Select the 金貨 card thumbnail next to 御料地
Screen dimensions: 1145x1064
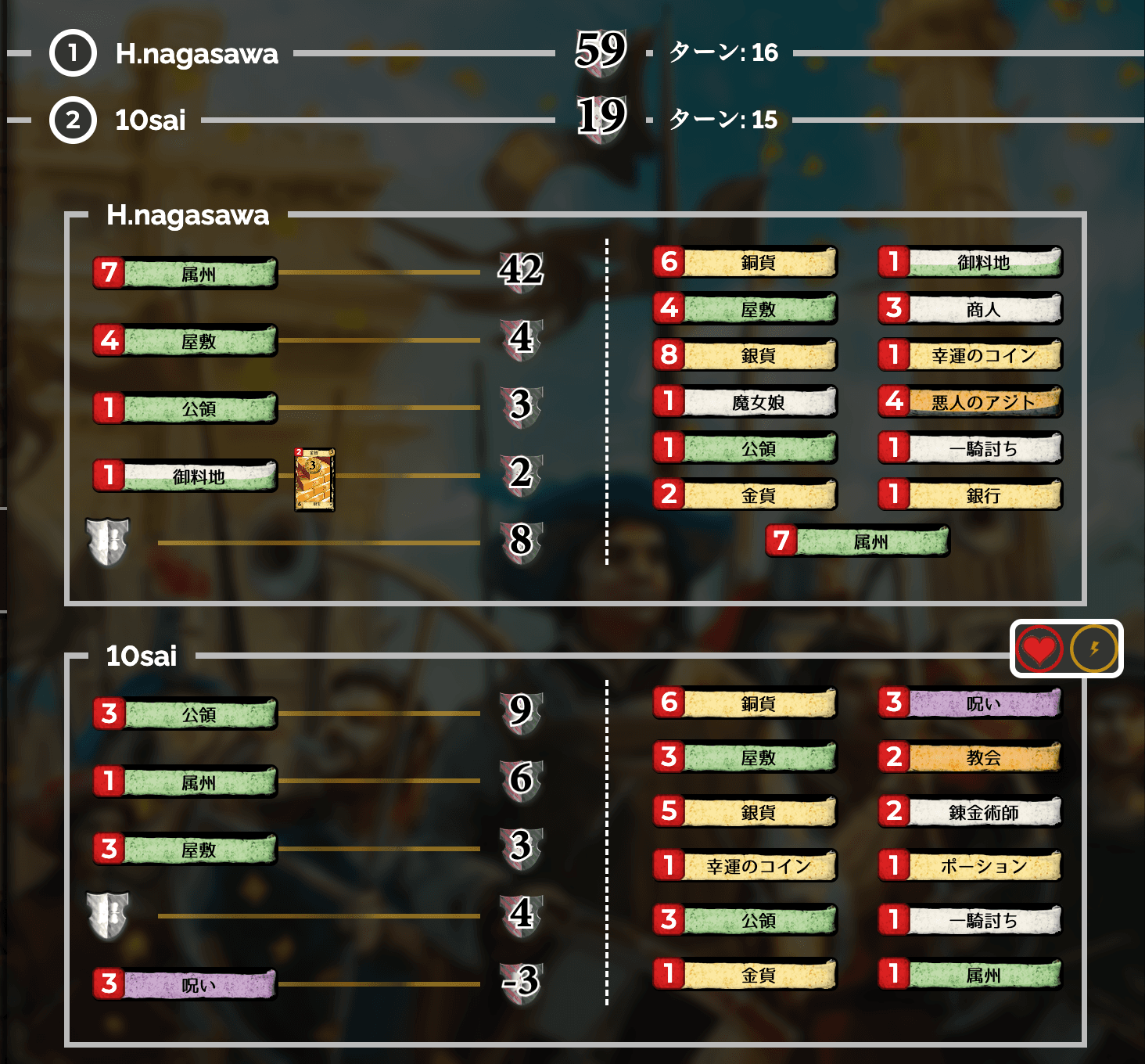point(316,479)
